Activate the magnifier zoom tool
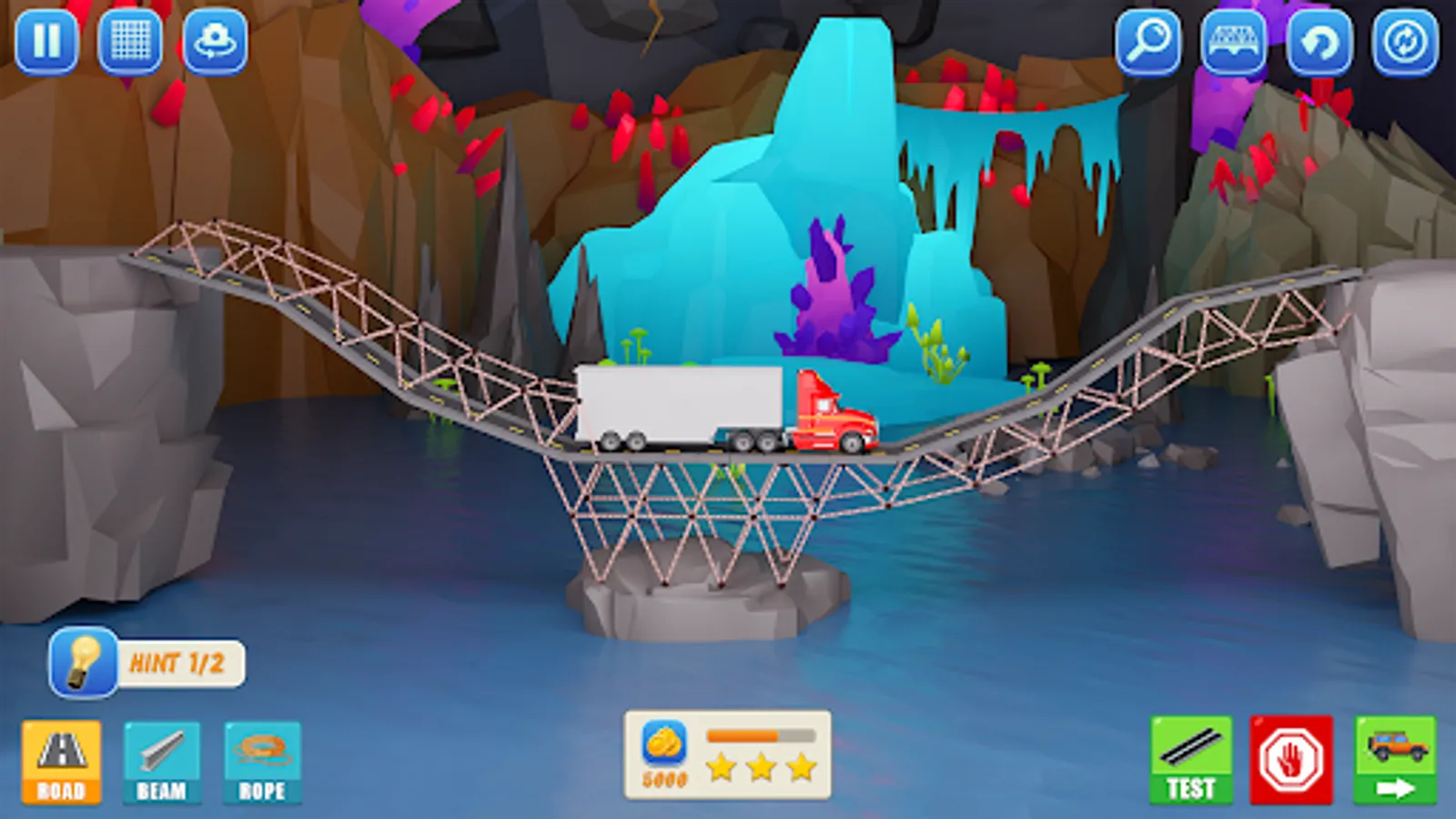The width and height of the screenshot is (1456, 819). [x=1149, y=40]
